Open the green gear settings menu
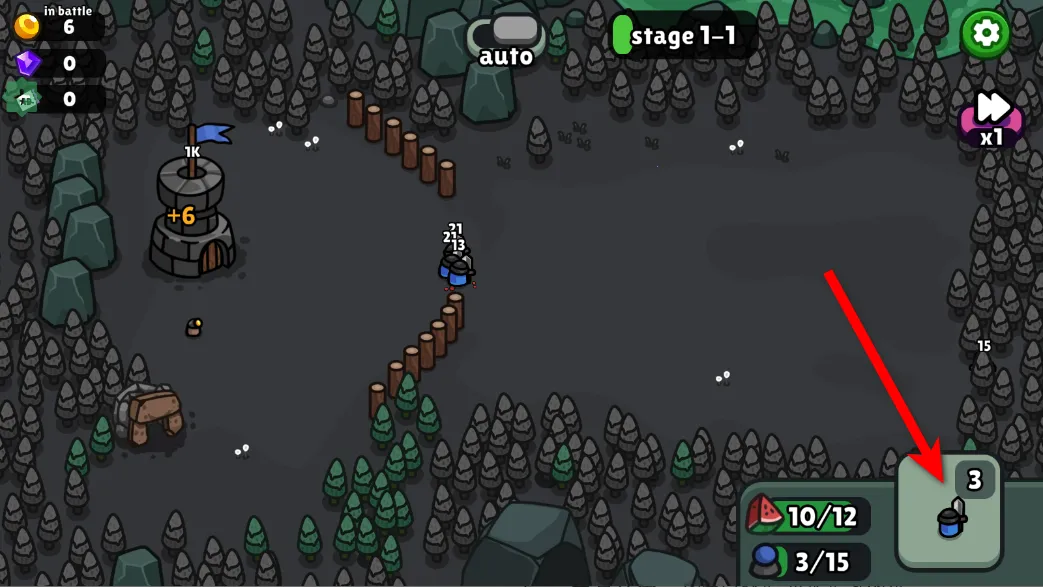Image resolution: width=1043 pixels, height=587 pixels. (985, 34)
